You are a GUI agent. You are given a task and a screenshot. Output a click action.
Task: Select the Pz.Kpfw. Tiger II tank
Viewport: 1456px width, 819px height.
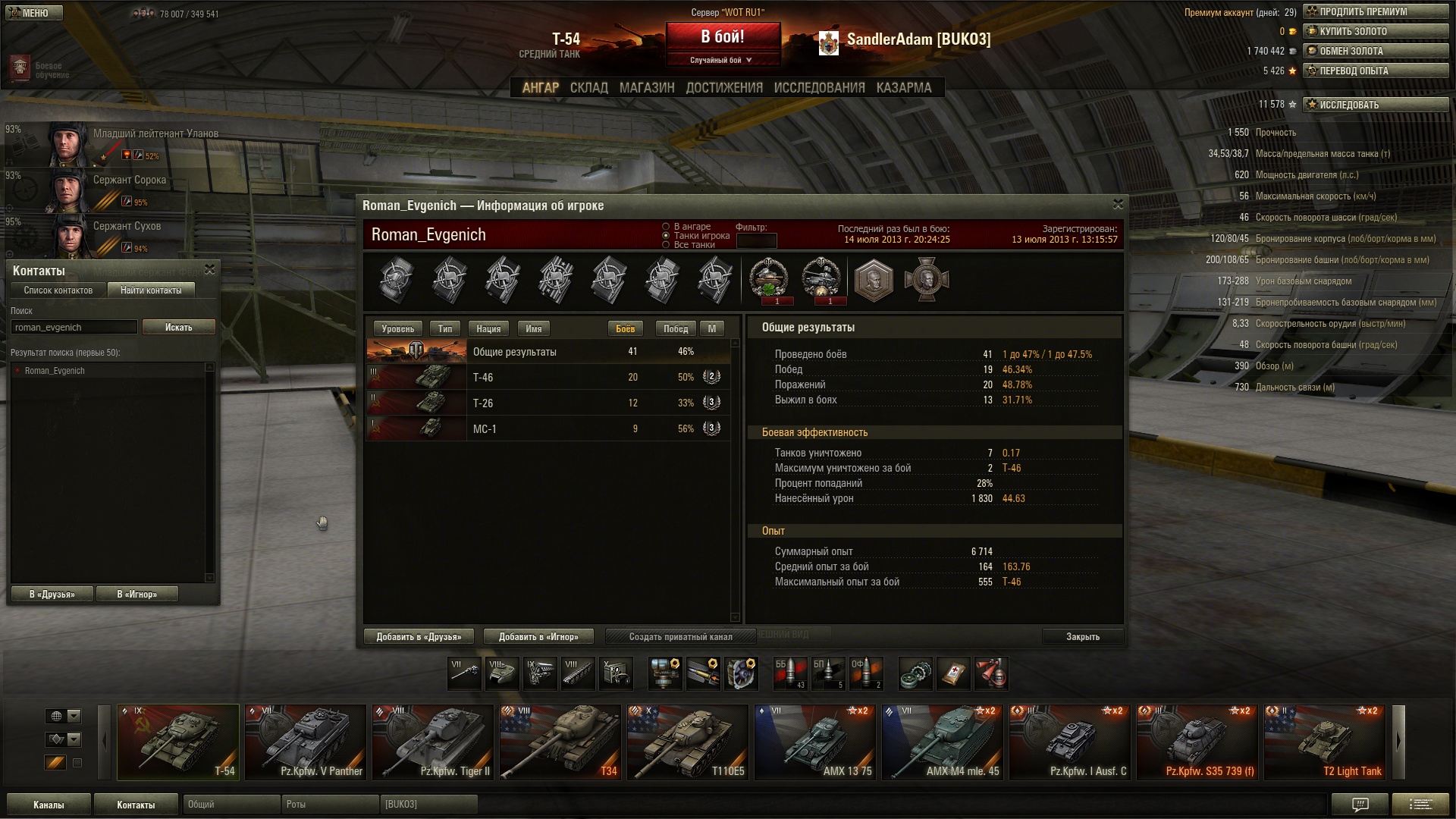tap(433, 742)
